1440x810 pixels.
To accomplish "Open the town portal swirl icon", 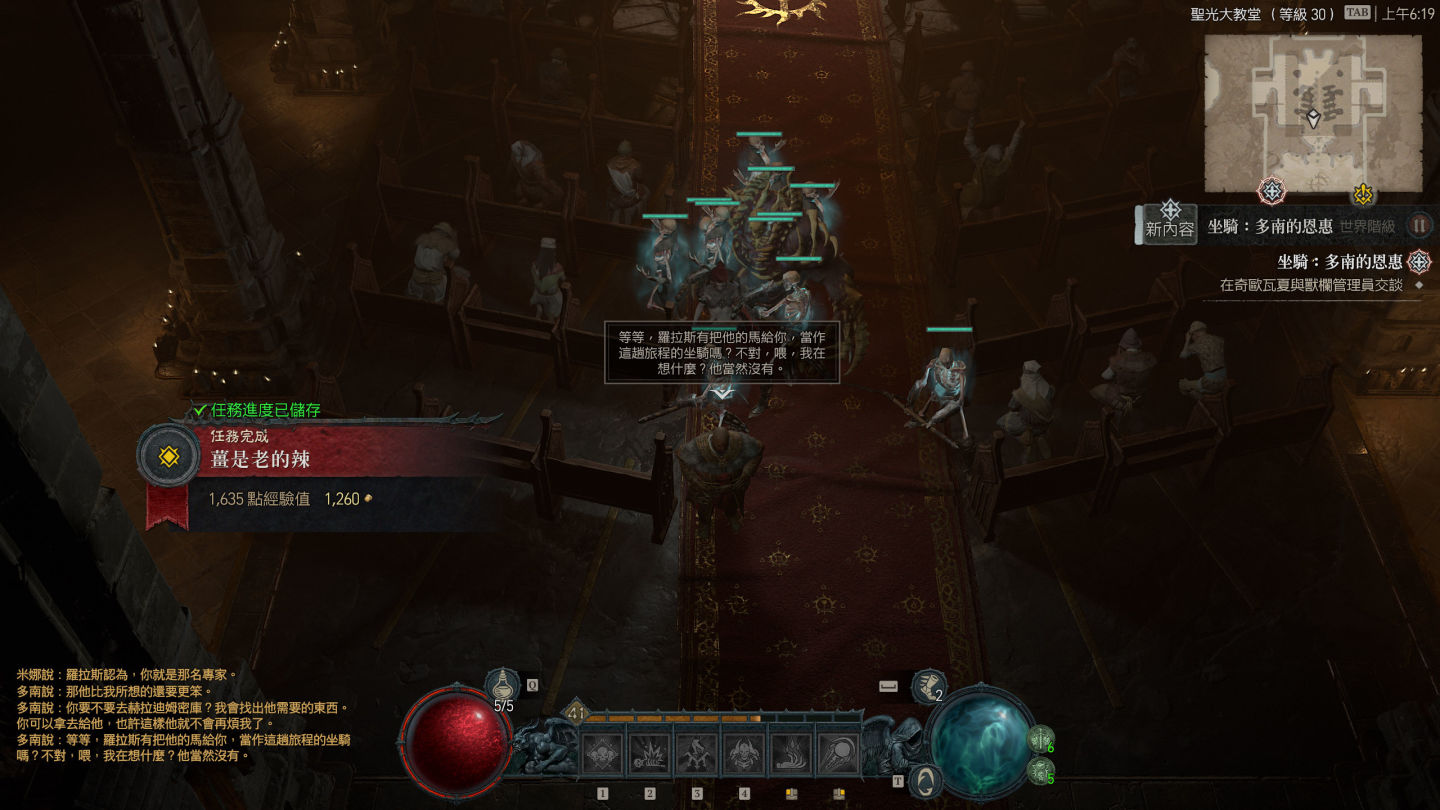I will pyautogui.click(x=927, y=780).
